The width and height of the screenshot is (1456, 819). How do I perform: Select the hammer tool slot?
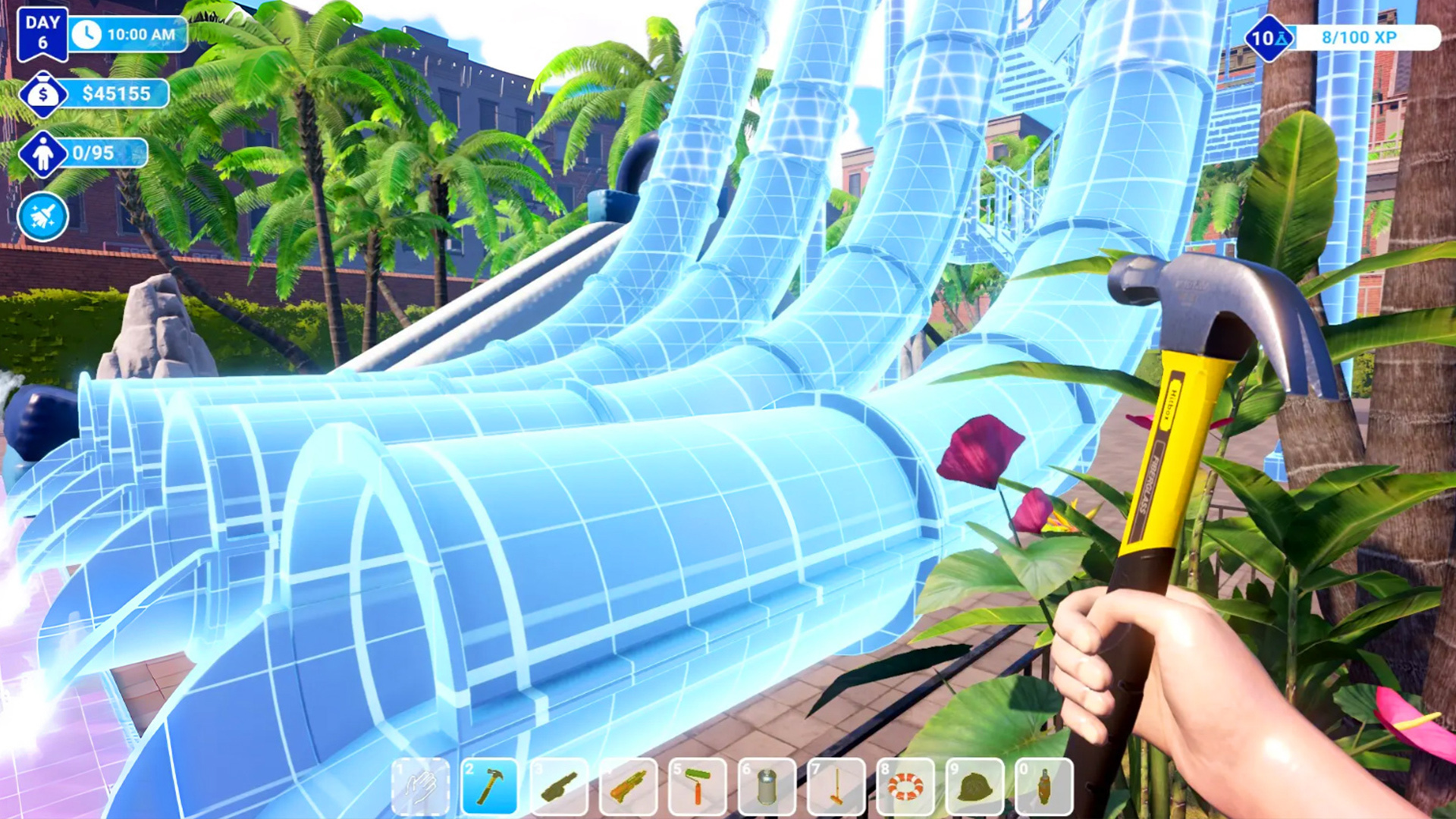(490, 787)
